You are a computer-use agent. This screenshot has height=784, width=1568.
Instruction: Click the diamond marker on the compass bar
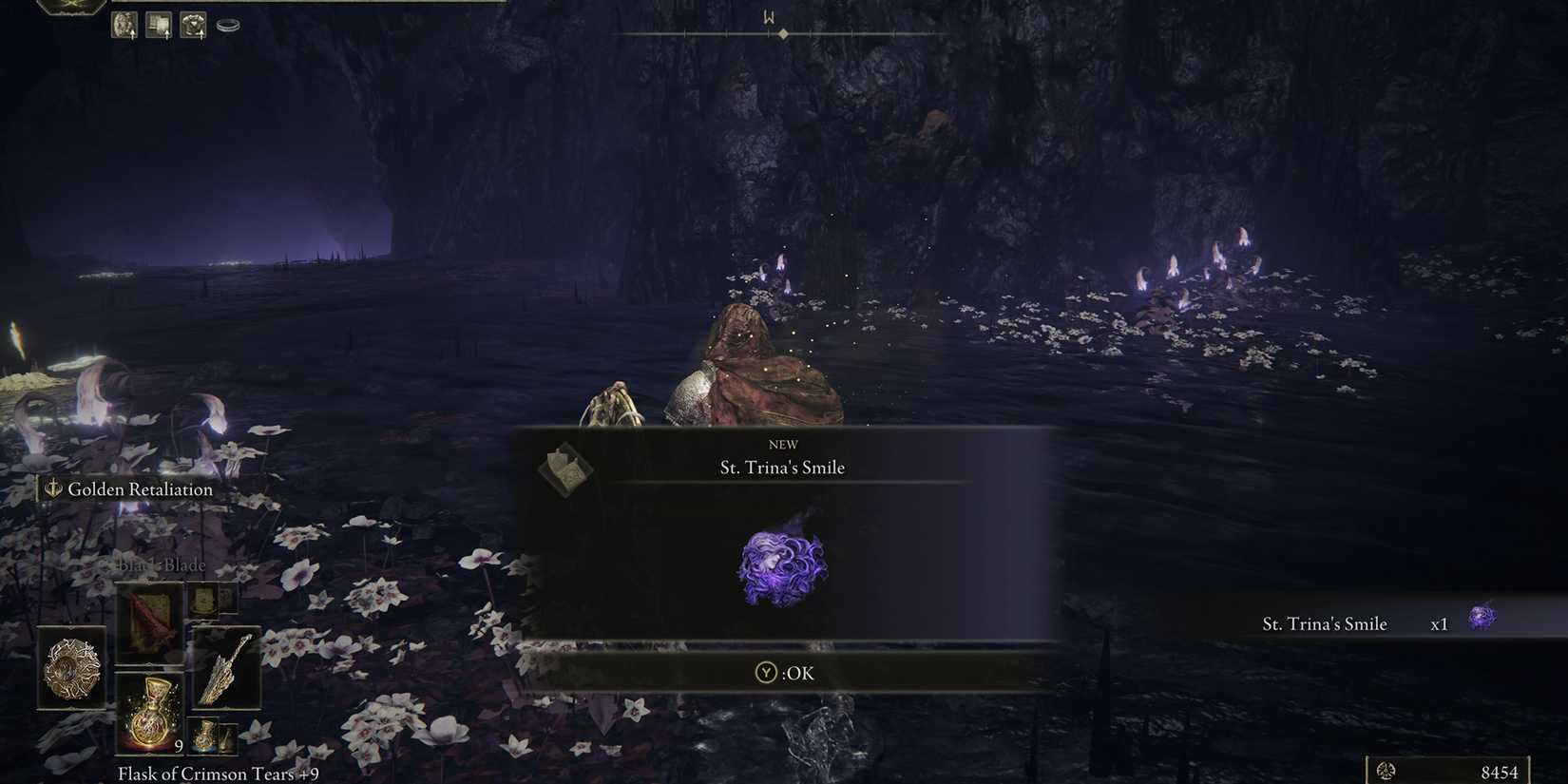tap(783, 34)
